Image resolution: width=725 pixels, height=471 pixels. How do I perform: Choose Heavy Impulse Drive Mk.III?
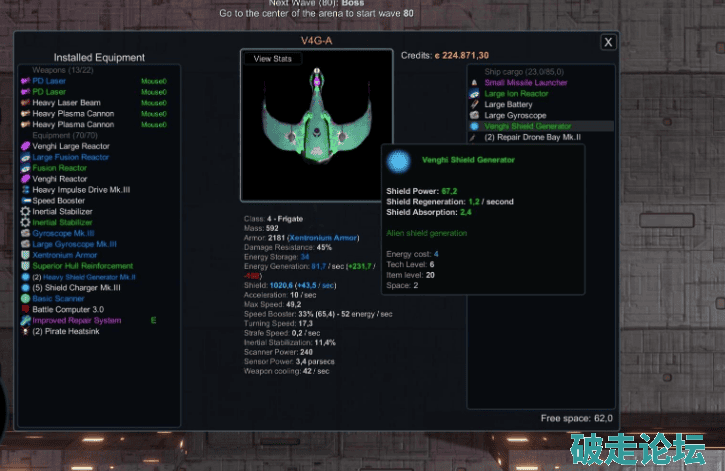tap(81, 189)
